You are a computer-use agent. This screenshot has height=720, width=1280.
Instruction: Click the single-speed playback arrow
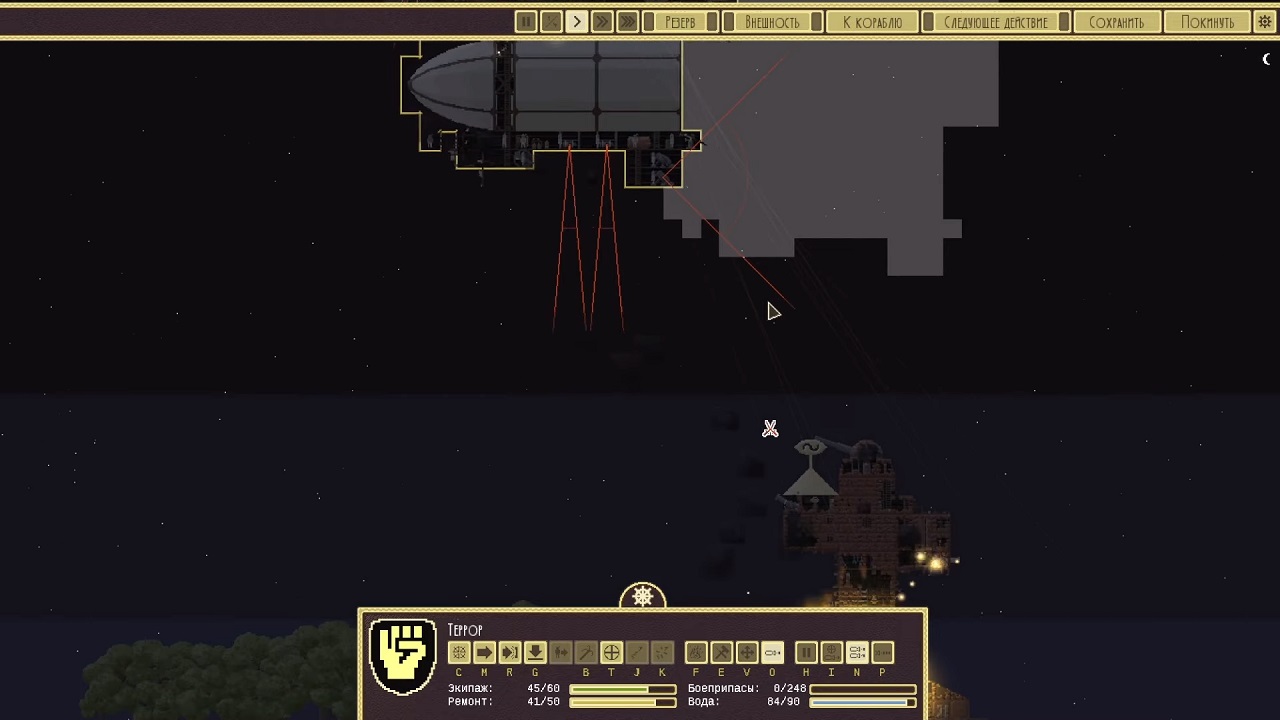(577, 21)
